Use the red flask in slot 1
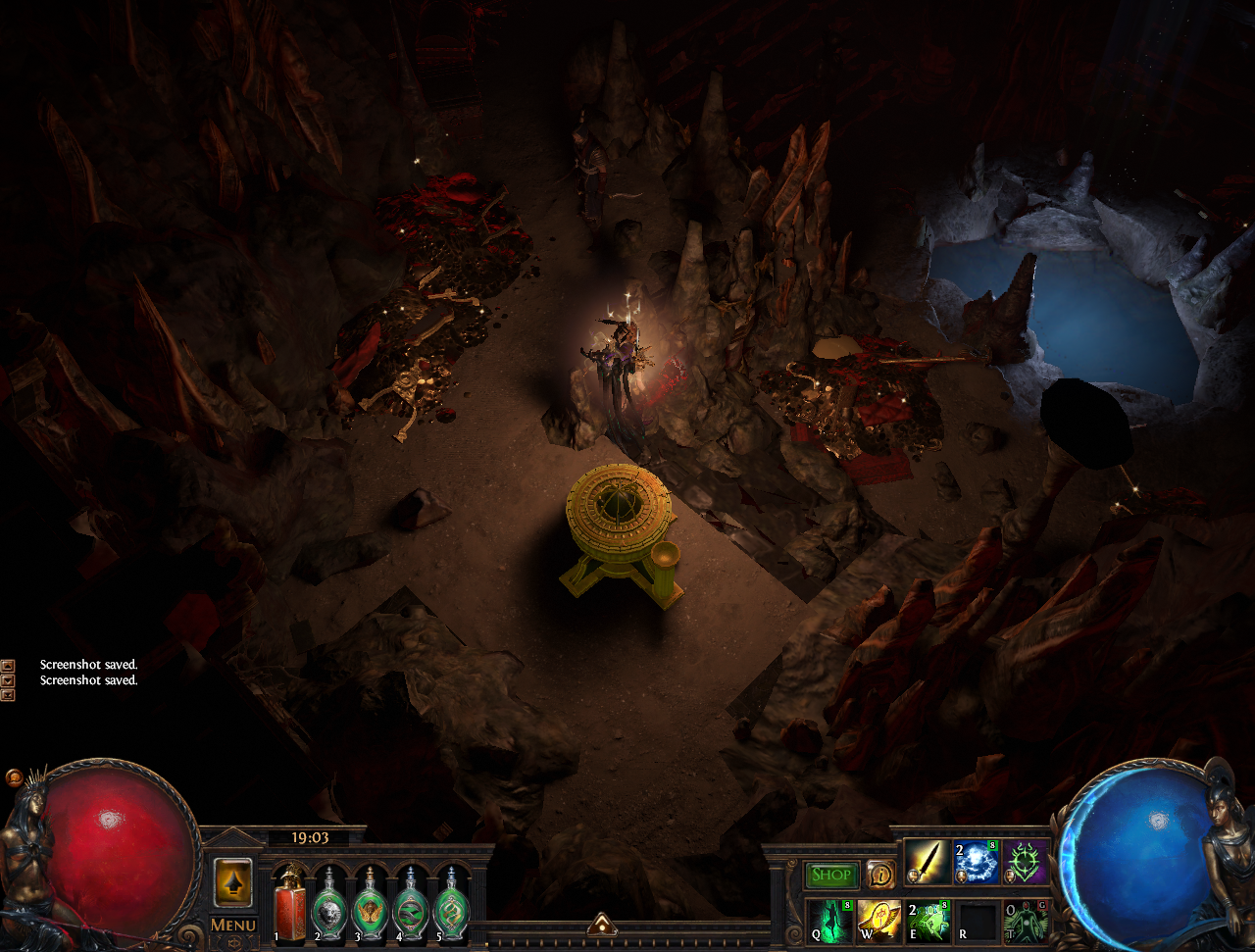 [289, 901]
